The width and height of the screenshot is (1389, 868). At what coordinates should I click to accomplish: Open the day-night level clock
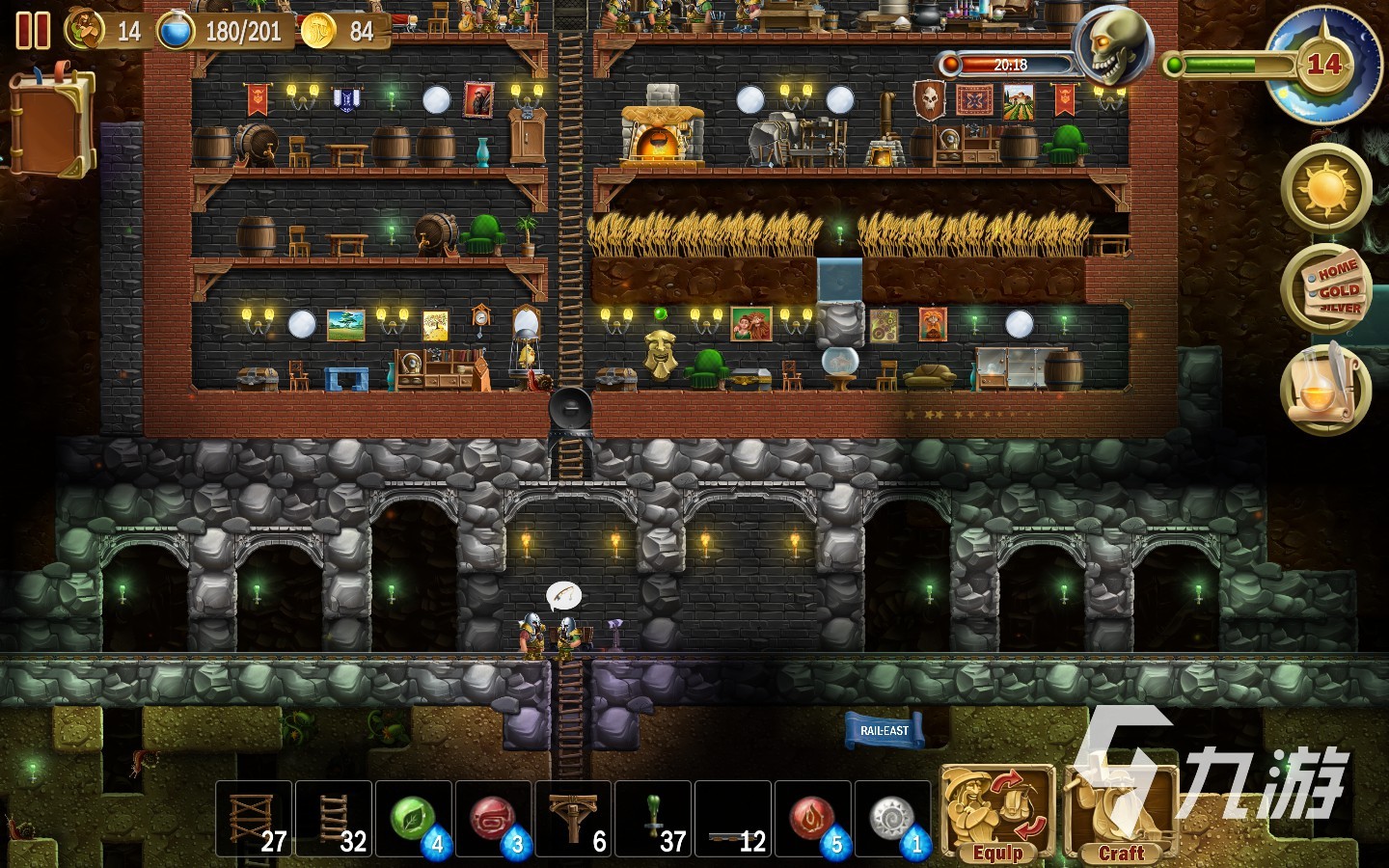click(1322, 66)
